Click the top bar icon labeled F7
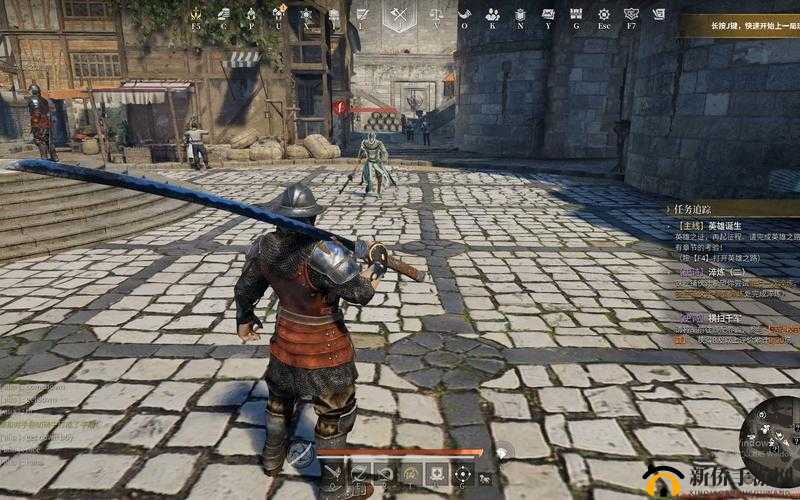Image resolution: width=800 pixels, height=500 pixels. pyautogui.click(x=631, y=14)
